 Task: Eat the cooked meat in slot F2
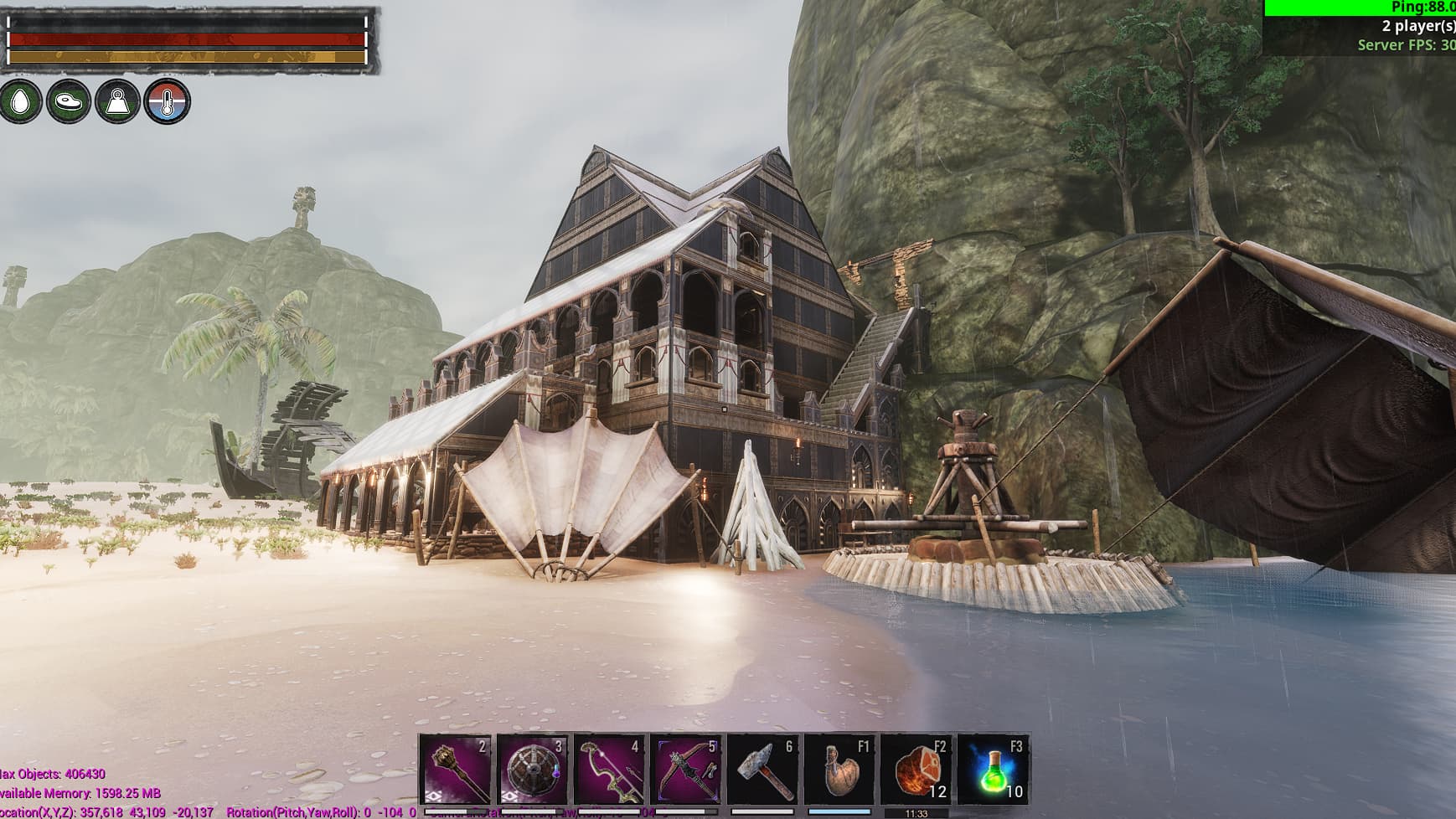[x=916, y=770]
